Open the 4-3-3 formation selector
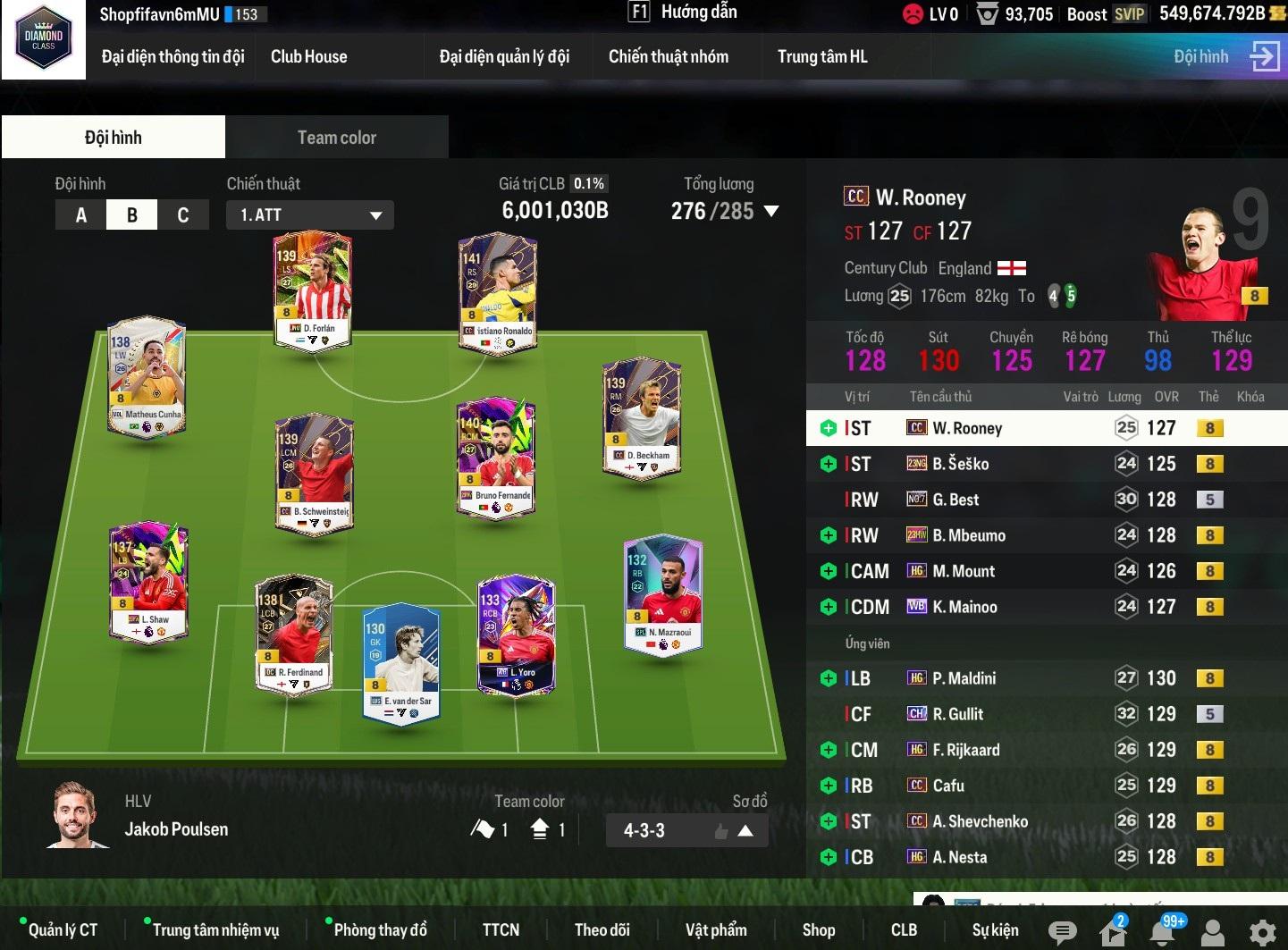The image size is (1288, 950). coord(686,831)
